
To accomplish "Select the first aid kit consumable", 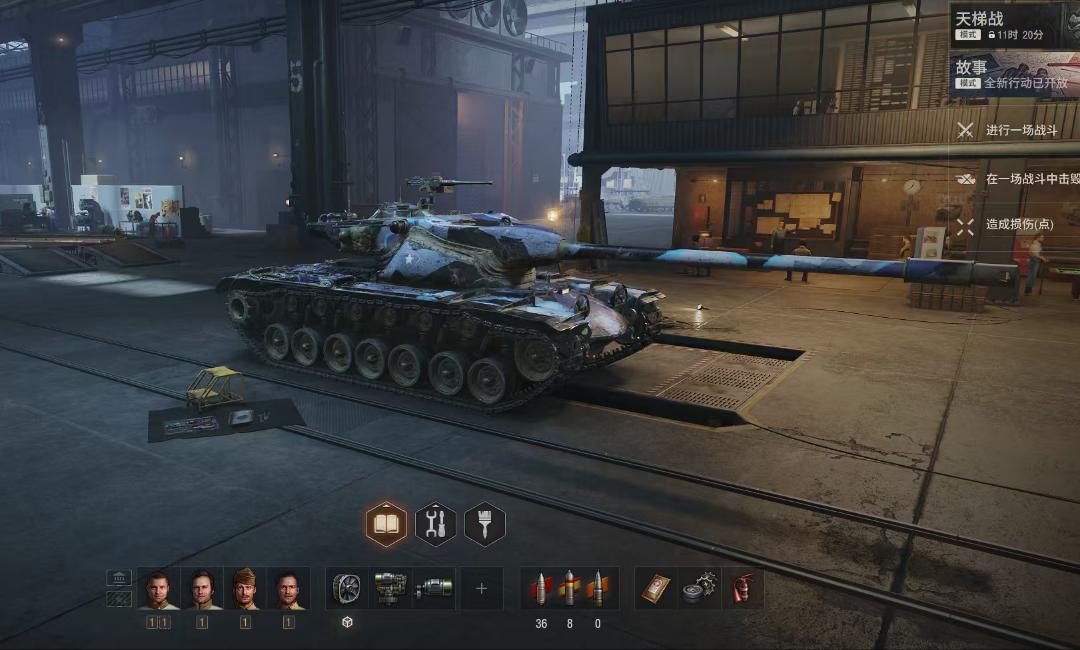I will [x=656, y=589].
